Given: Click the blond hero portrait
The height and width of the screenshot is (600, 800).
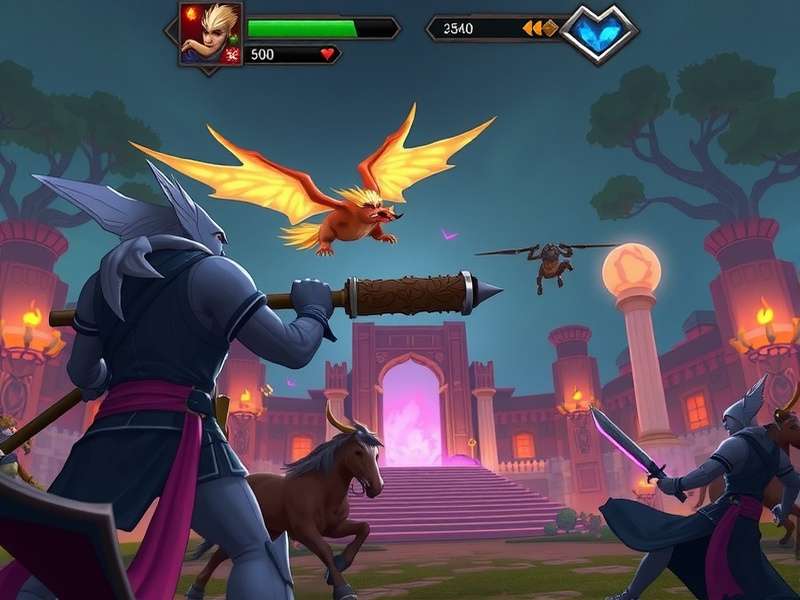Looking at the screenshot, I should tap(210, 33).
